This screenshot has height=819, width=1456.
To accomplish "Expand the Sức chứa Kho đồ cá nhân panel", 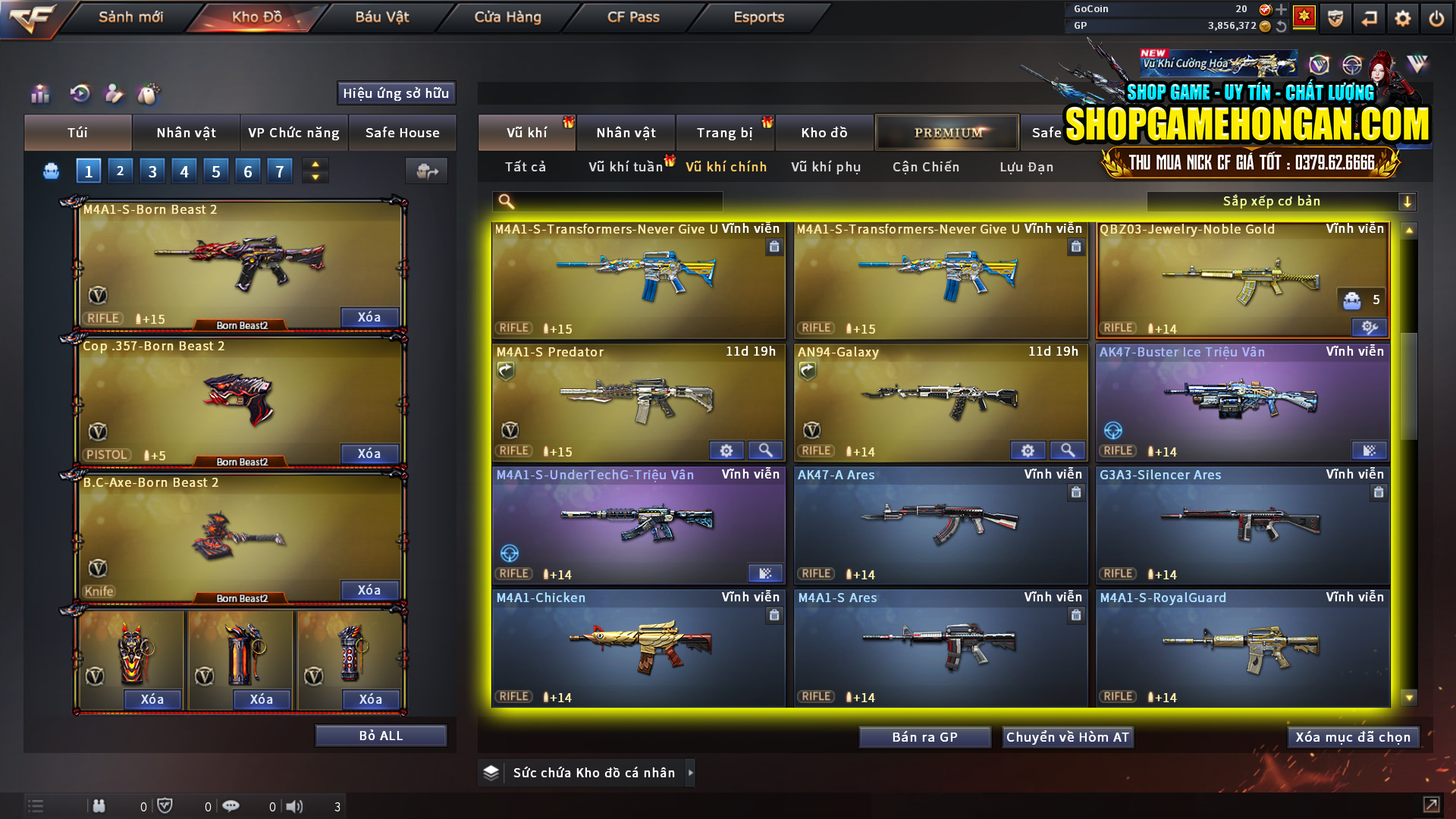I will pos(691,773).
